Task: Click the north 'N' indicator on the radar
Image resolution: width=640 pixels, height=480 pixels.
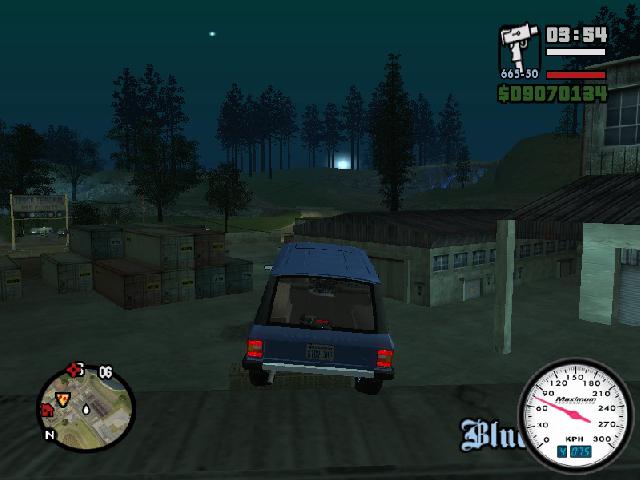Action: pyautogui.click(x=49, y=435)
